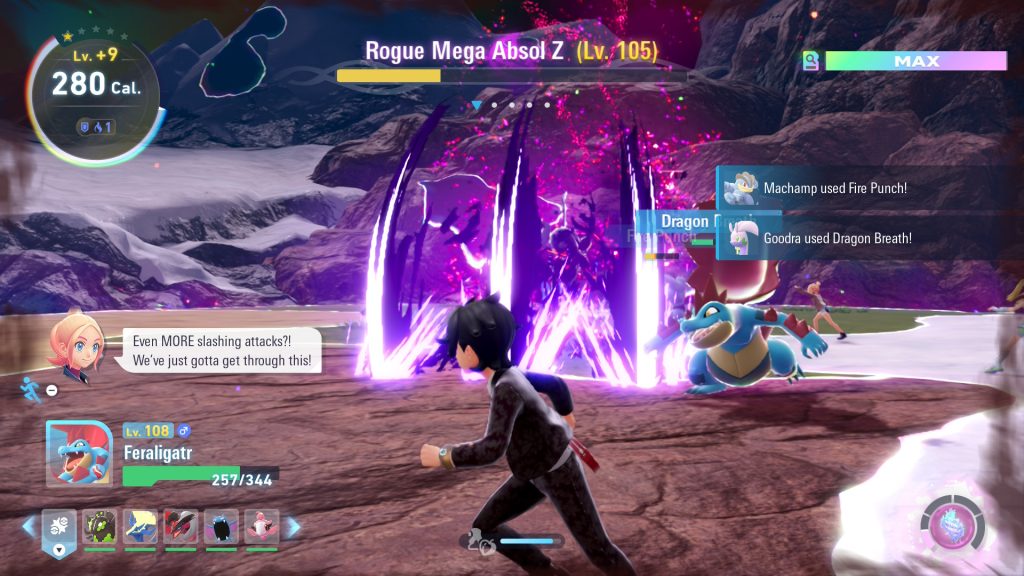Viewport: 1024px width, 576px height.
Task: Click the research magnifier icon beside MAX
Action: pyautogui.click(x=811, y=62)
